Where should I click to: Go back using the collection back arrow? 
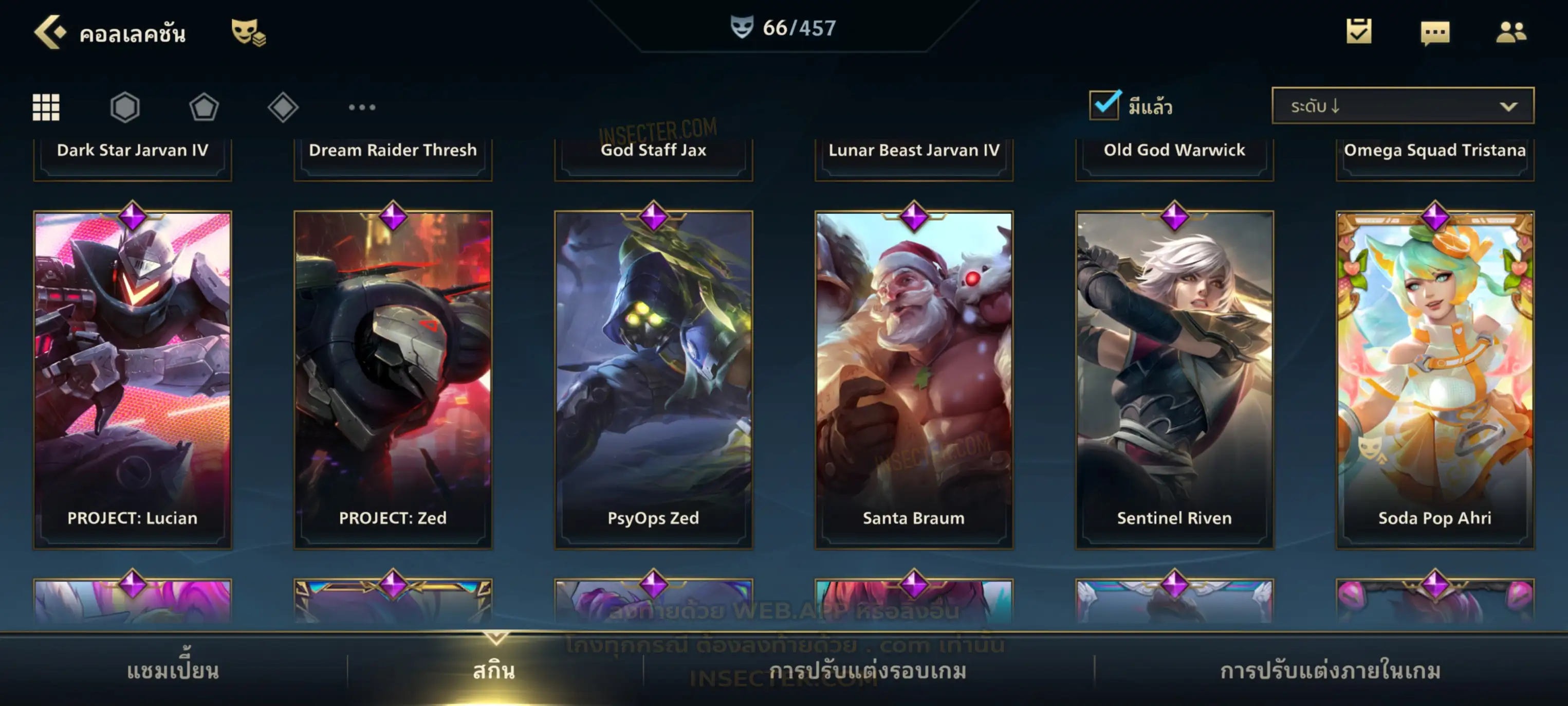point(49,32)
